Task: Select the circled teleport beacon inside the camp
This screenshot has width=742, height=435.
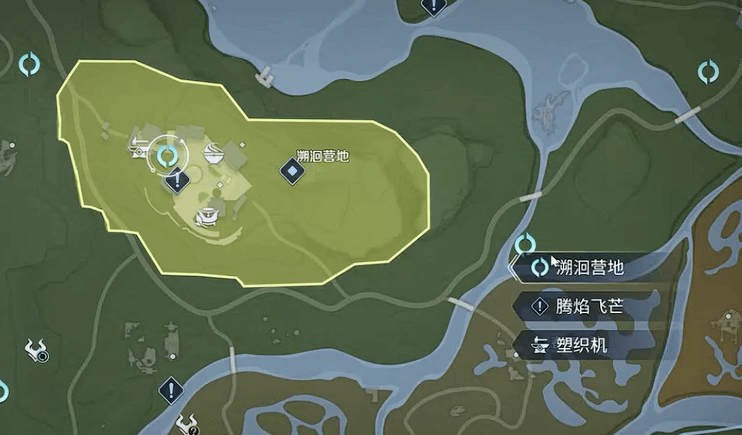Action: tap(167, 155)
